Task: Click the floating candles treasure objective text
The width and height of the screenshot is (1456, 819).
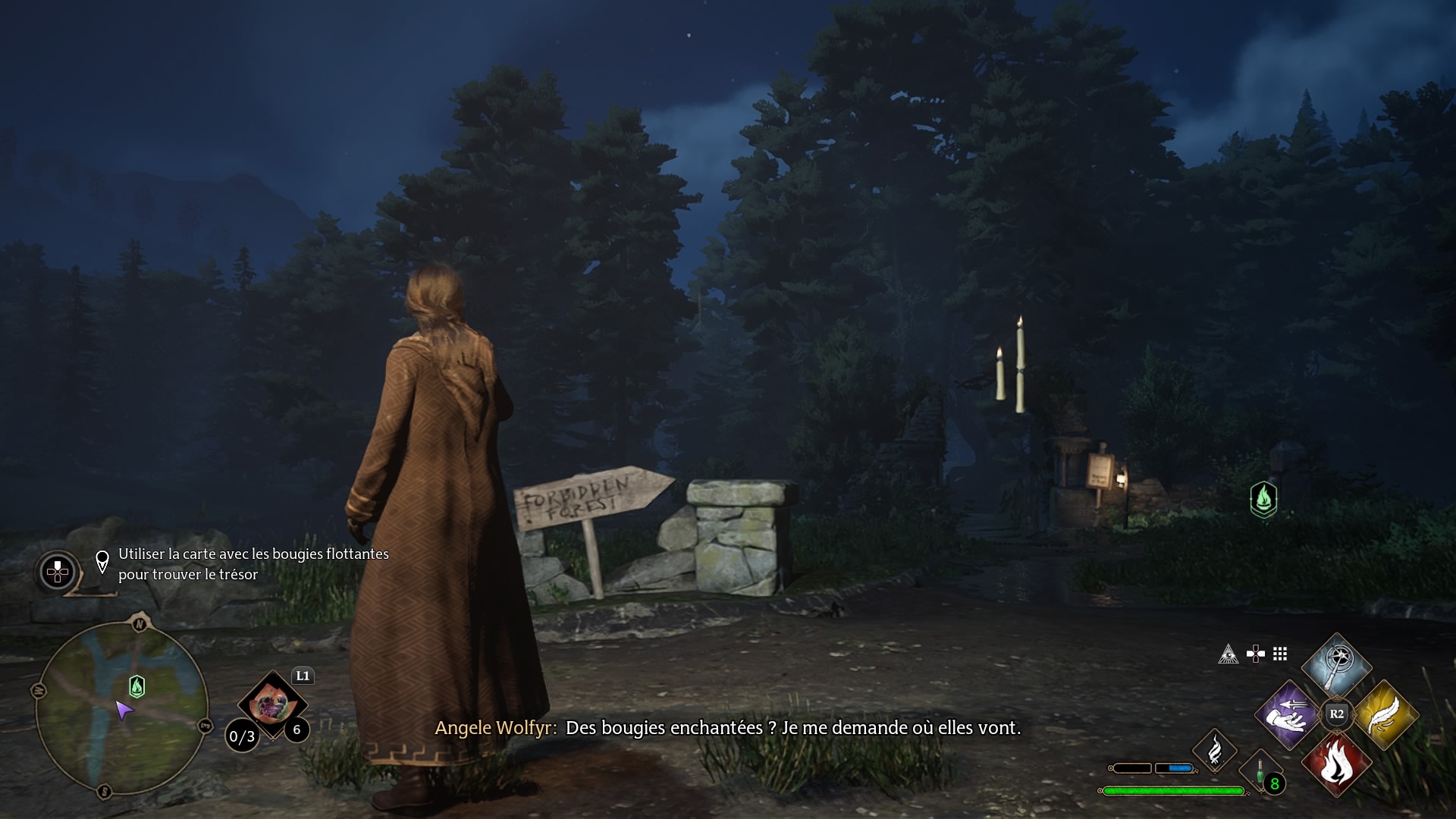Action: tap(253, 564)
